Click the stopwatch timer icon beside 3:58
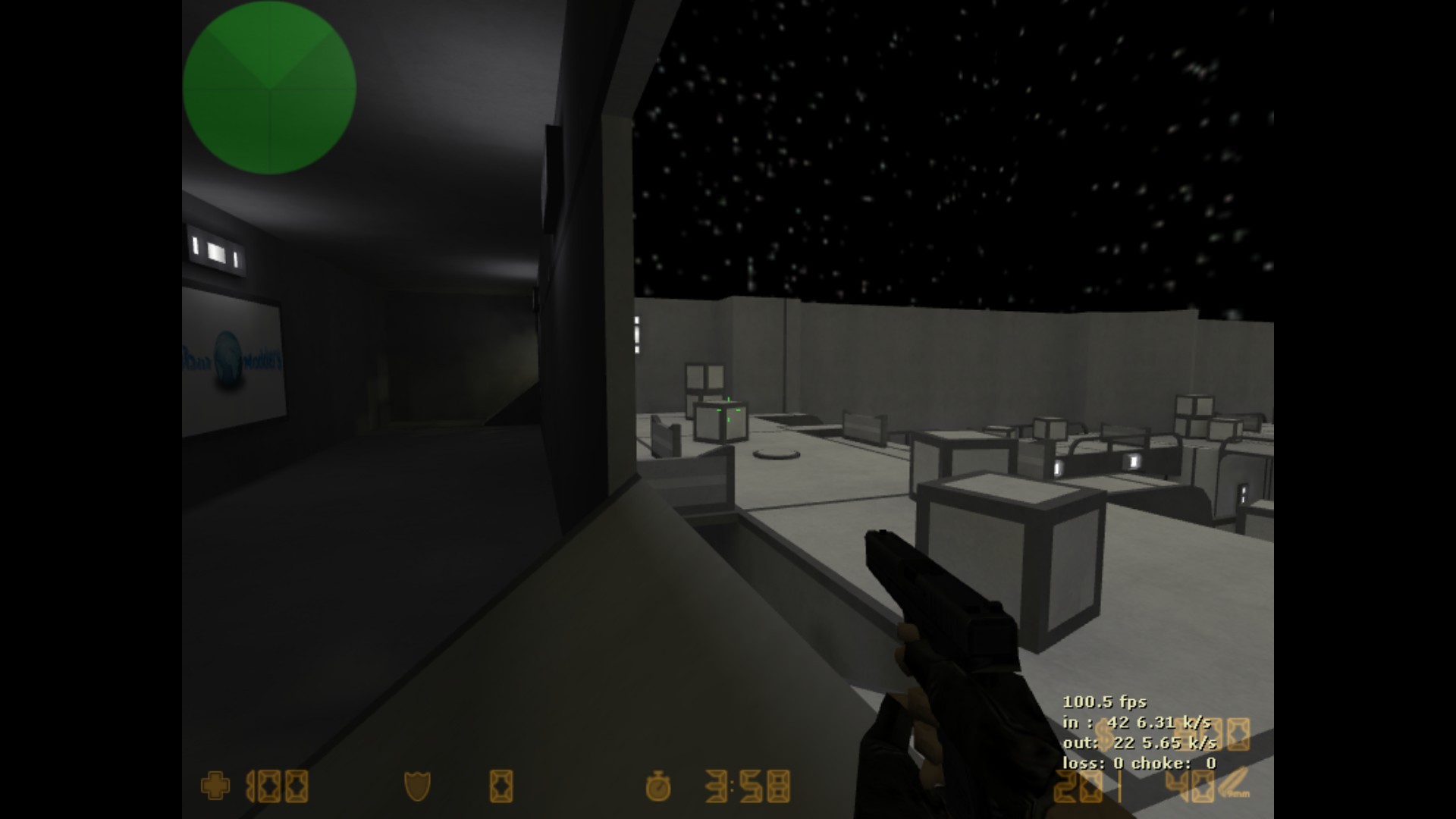Screen dimensions: 1456x819 pos(657,787)
